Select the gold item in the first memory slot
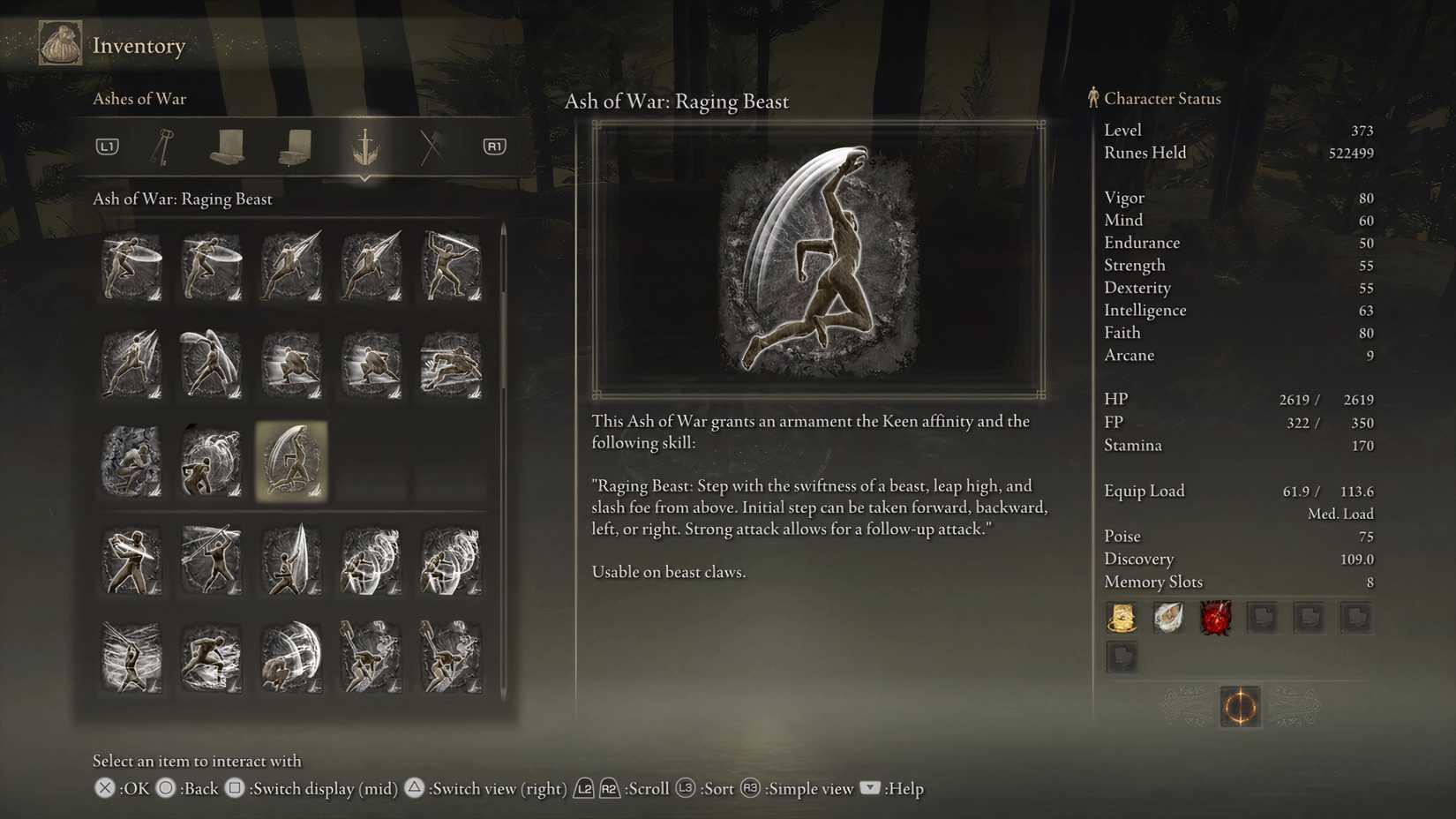1456x819 pixels. (1121, 618)
